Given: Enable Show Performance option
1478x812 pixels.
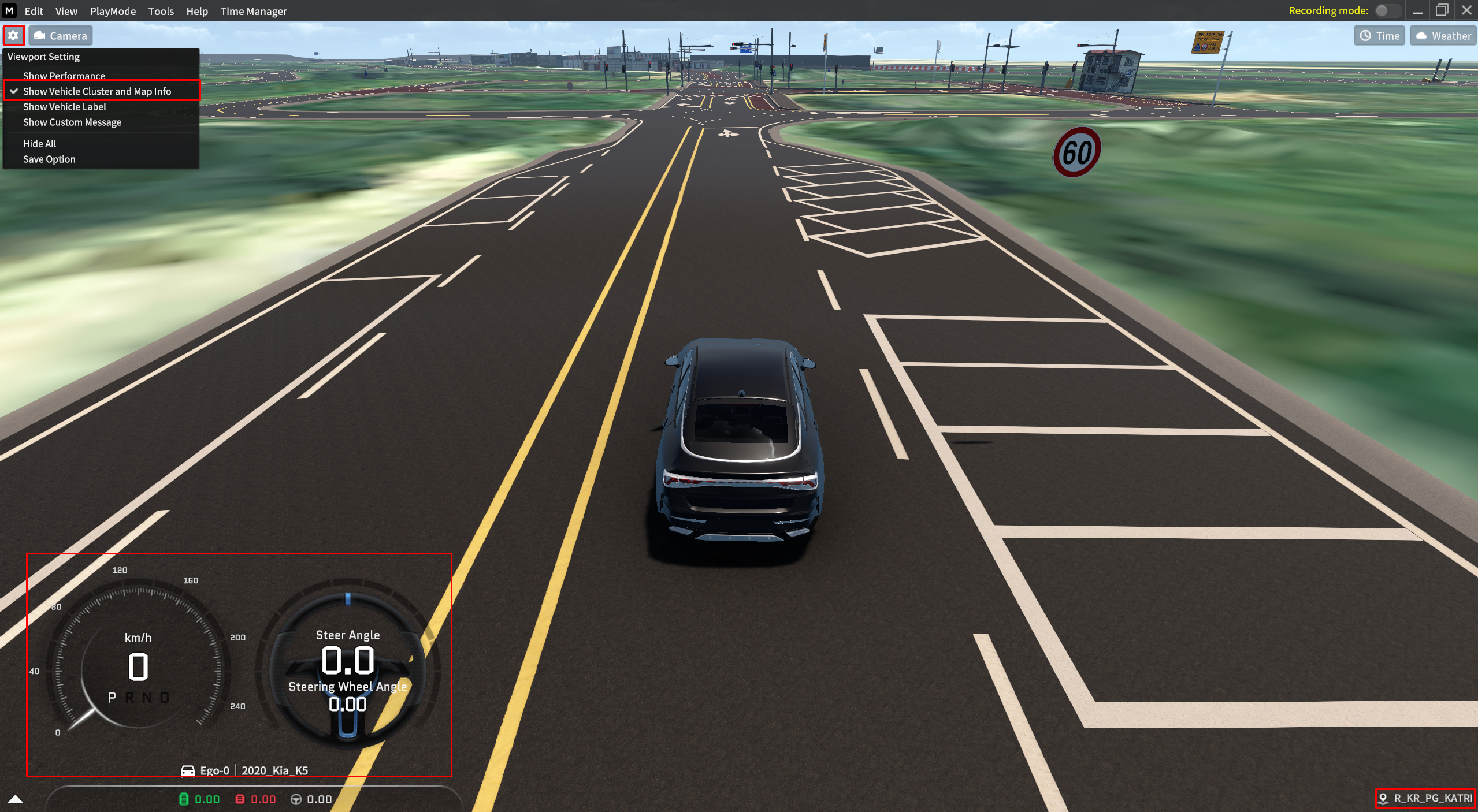Looking at the screenshot, I should pos(64,76).
